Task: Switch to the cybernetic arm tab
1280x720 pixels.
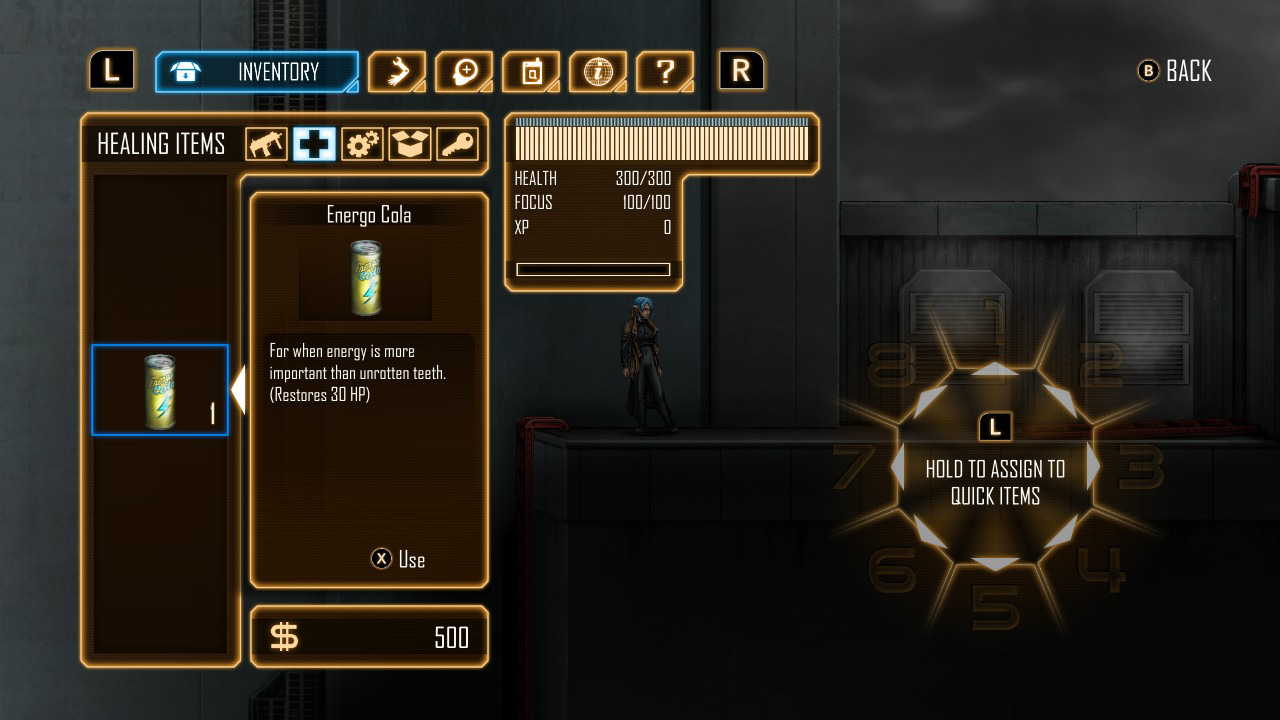Action: (x=397, y=72)
